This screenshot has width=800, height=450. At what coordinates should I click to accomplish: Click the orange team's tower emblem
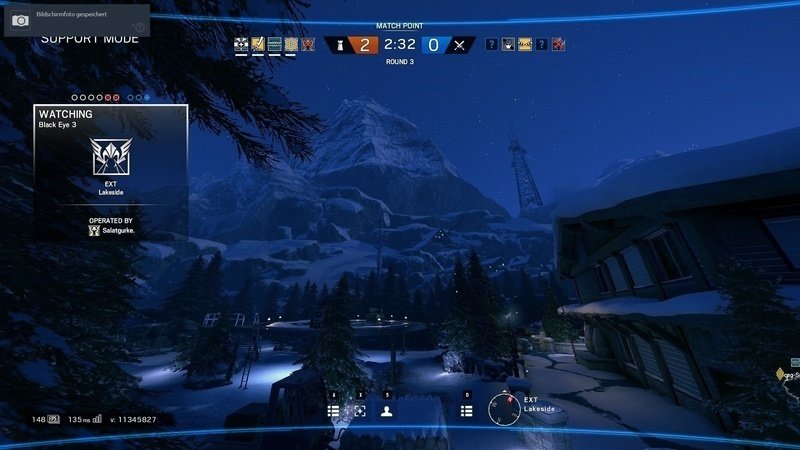(339, 45)
